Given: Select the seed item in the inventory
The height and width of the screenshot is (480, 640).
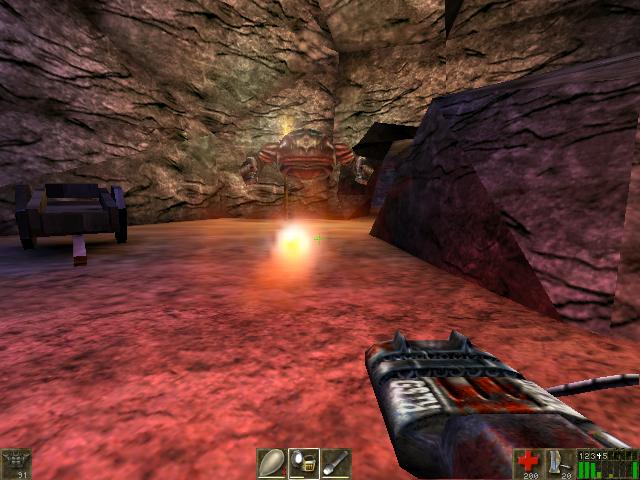Looking at the screenshot, I should [272, 463].
